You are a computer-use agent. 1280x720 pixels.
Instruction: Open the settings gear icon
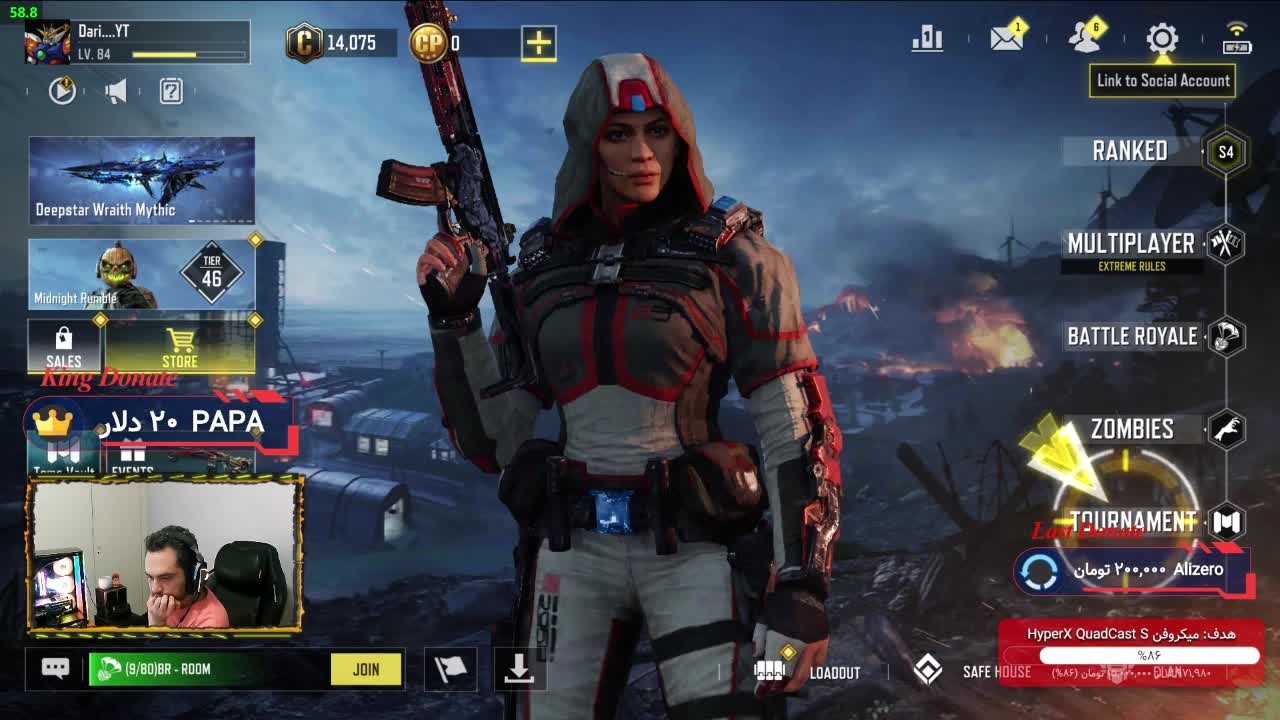pos(1162,39)
